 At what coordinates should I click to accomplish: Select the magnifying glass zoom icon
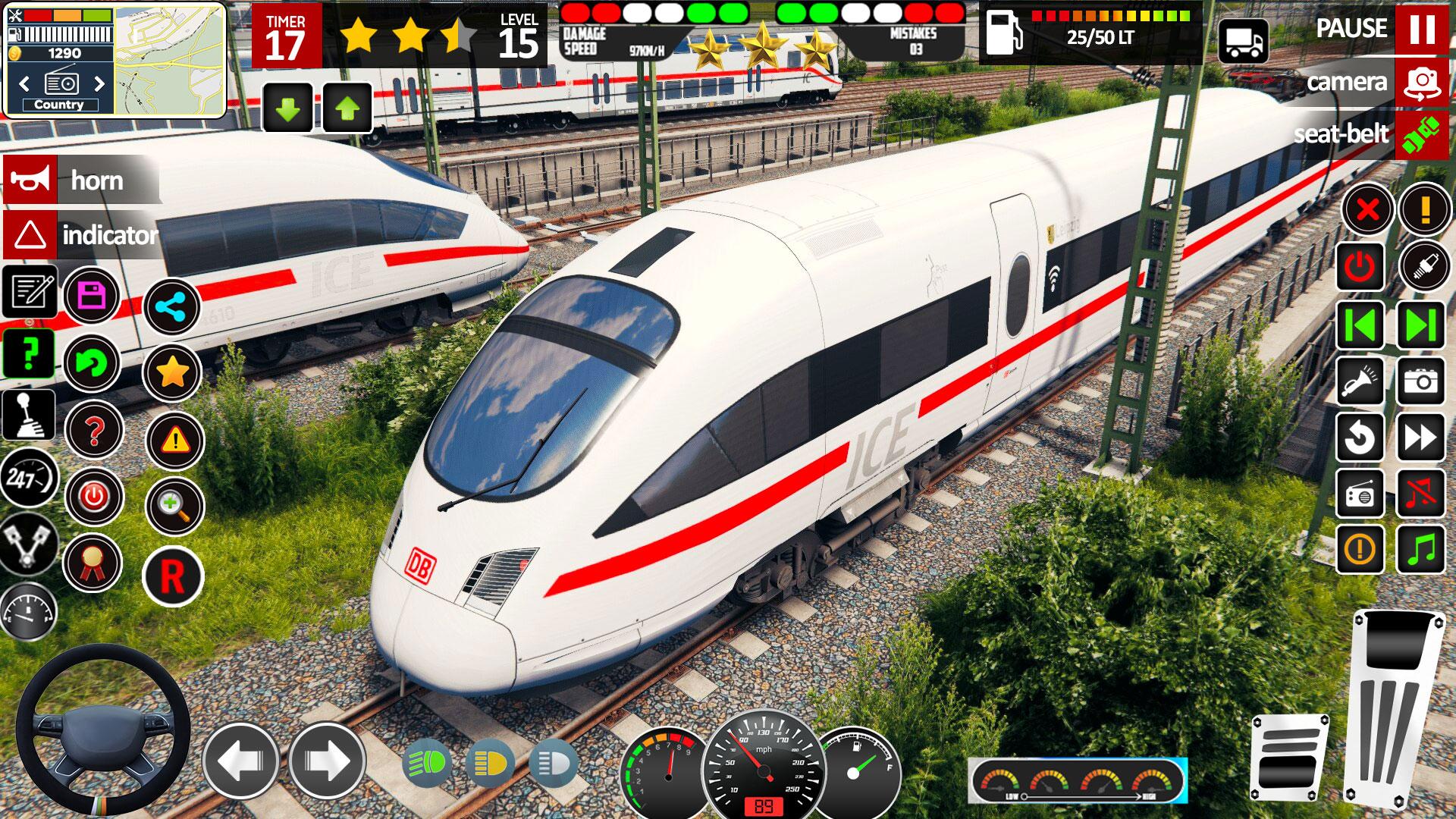[174, 506]
